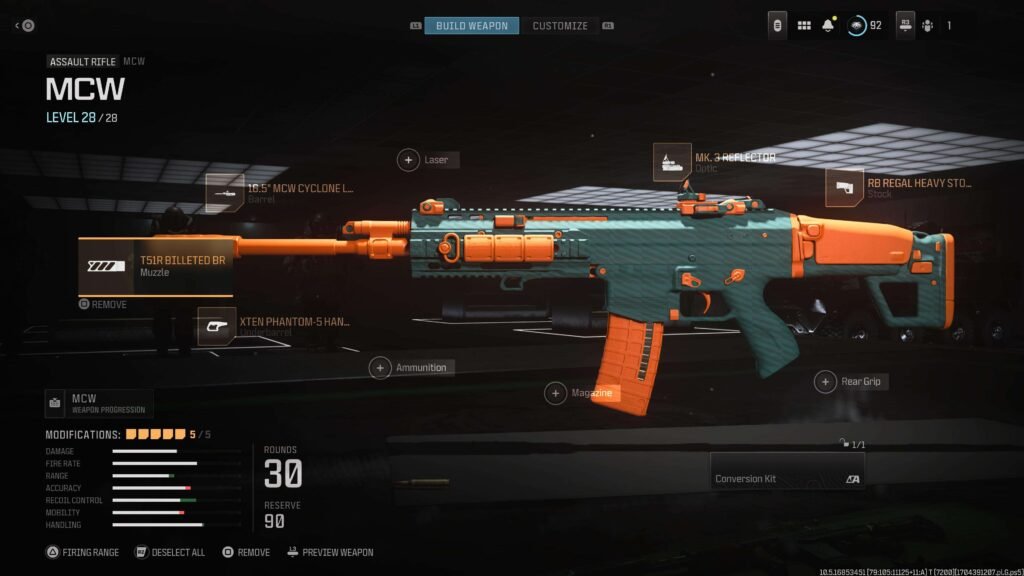Deselect all attachments
Screen dimensions: 1024x576
[170, 552]
